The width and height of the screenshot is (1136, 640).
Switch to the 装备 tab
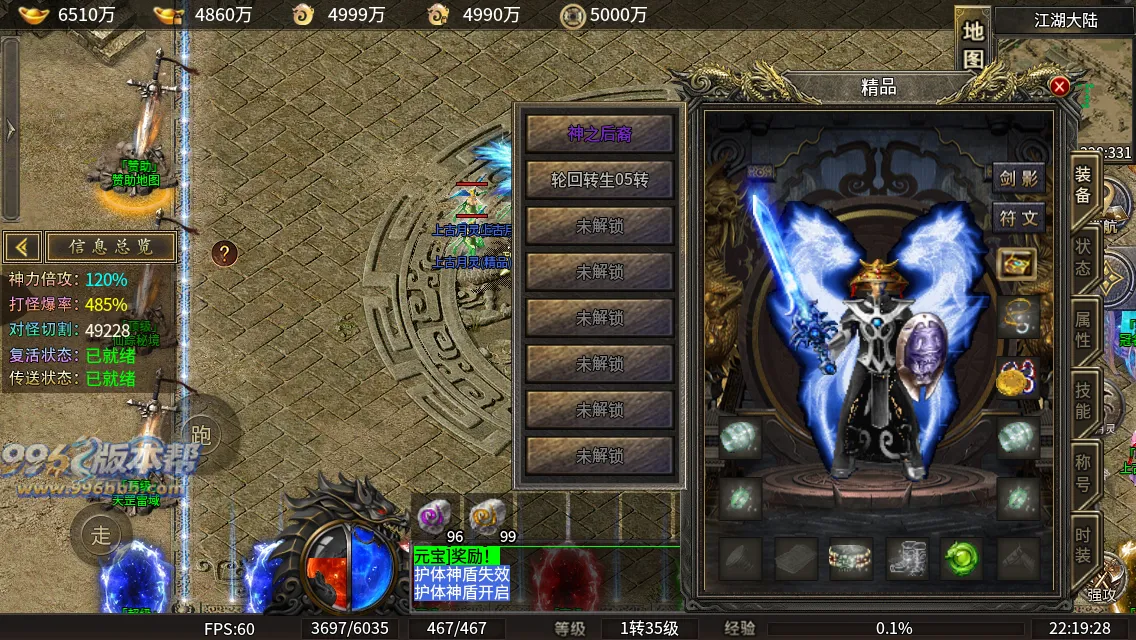point(1083,185)
